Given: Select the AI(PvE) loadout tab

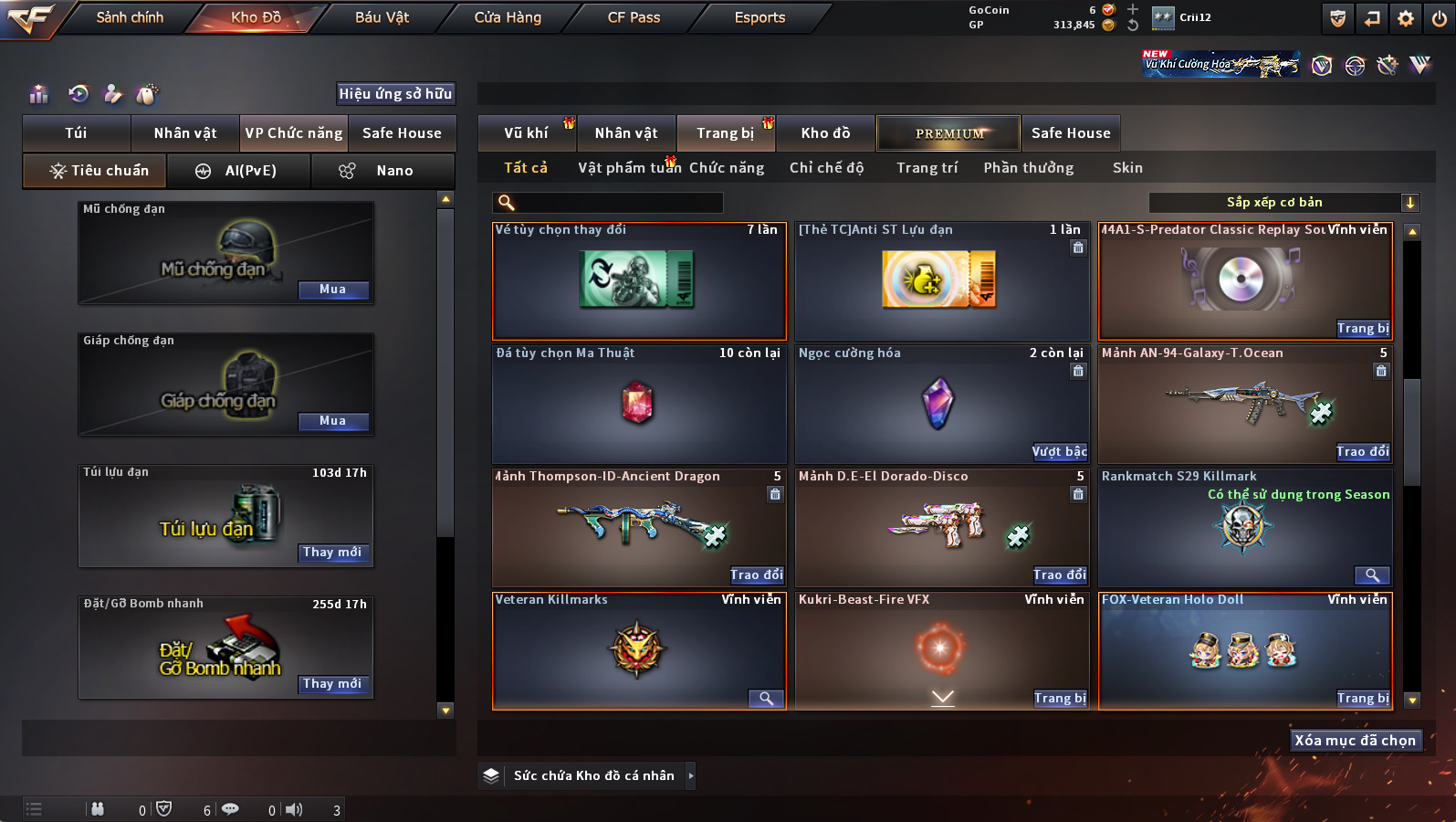Looking at the screenshot, I should pyautogui.click(x=239, y=171).
